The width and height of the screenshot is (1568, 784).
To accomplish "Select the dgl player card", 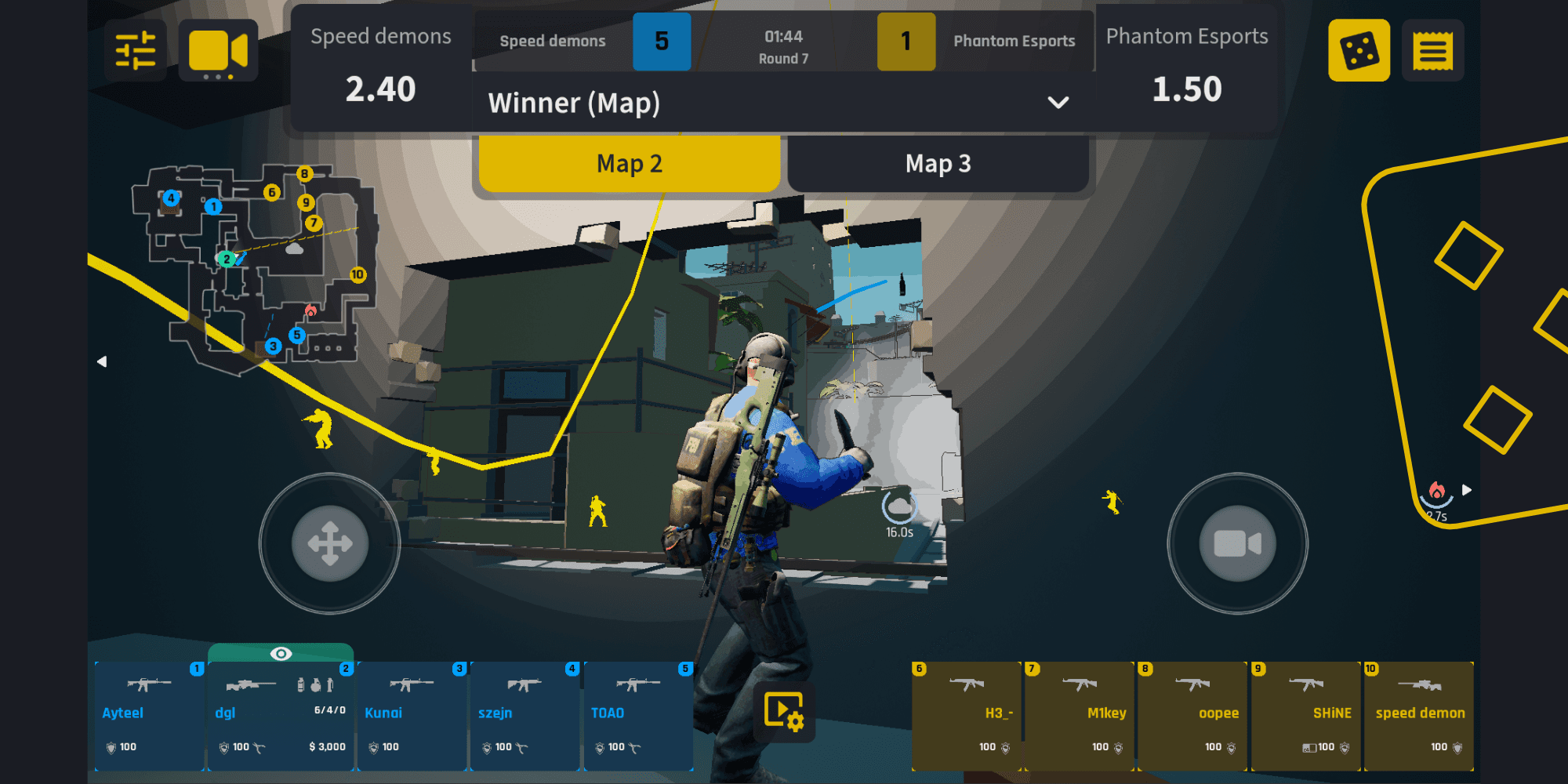I will point(281,715).
